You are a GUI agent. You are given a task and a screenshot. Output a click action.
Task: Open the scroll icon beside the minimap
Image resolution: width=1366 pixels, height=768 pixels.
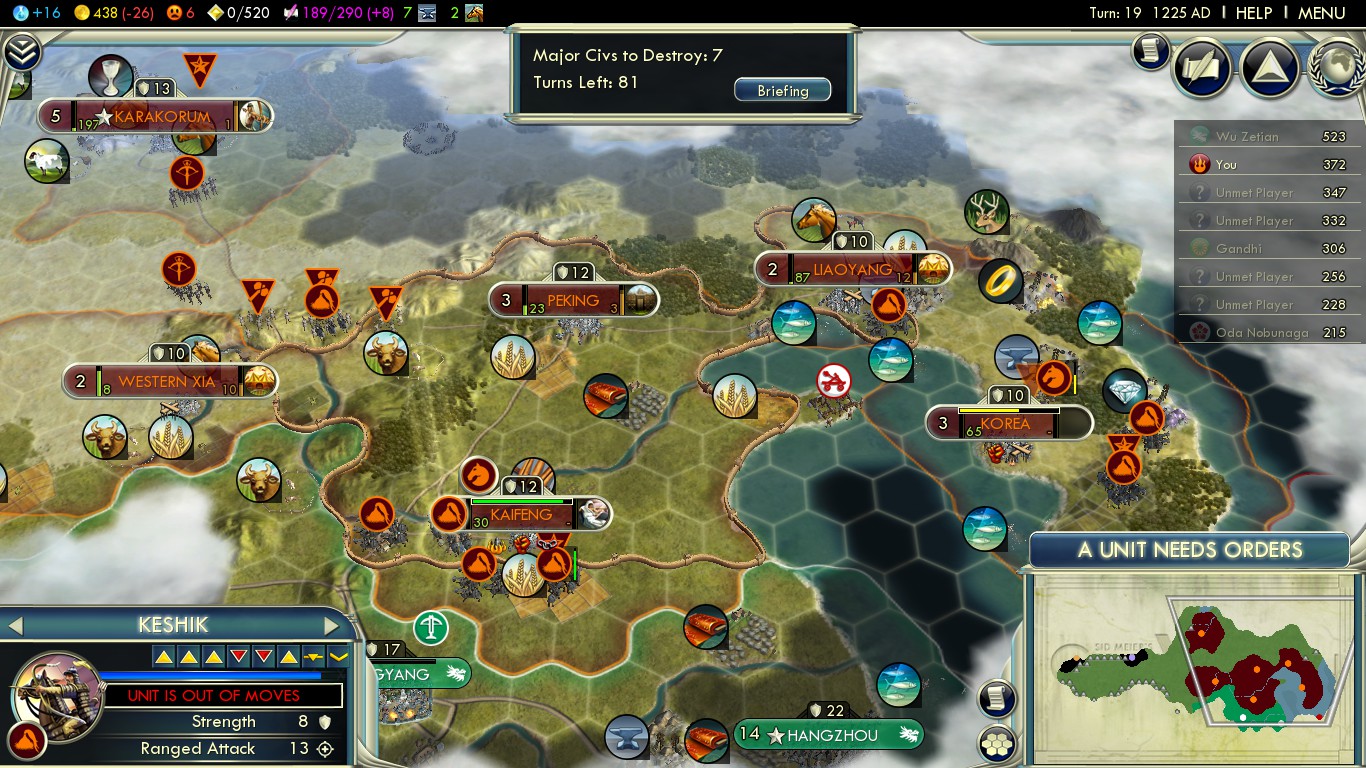tap(997, 698)
